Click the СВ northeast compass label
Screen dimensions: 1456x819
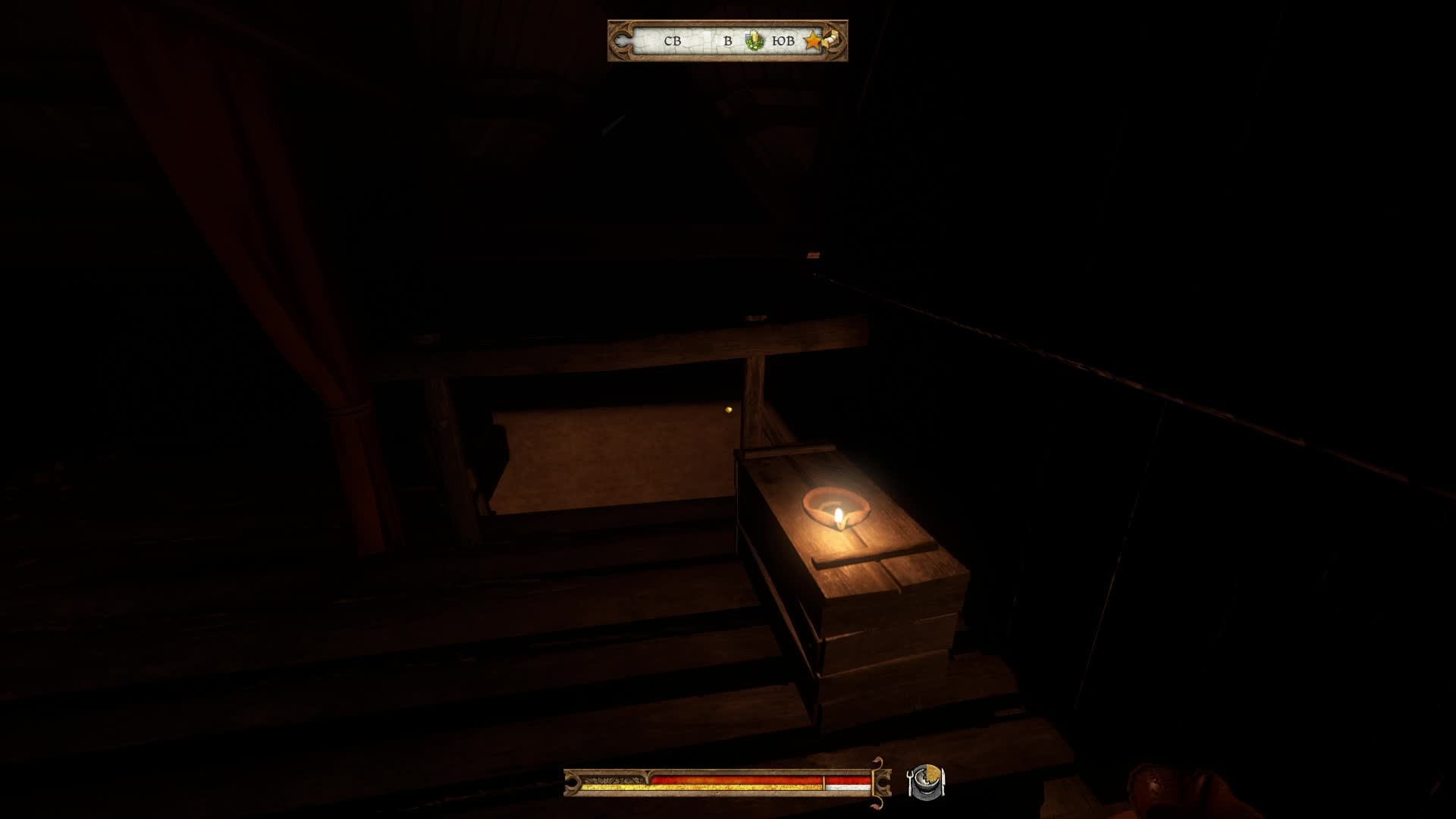pos(673,40)
